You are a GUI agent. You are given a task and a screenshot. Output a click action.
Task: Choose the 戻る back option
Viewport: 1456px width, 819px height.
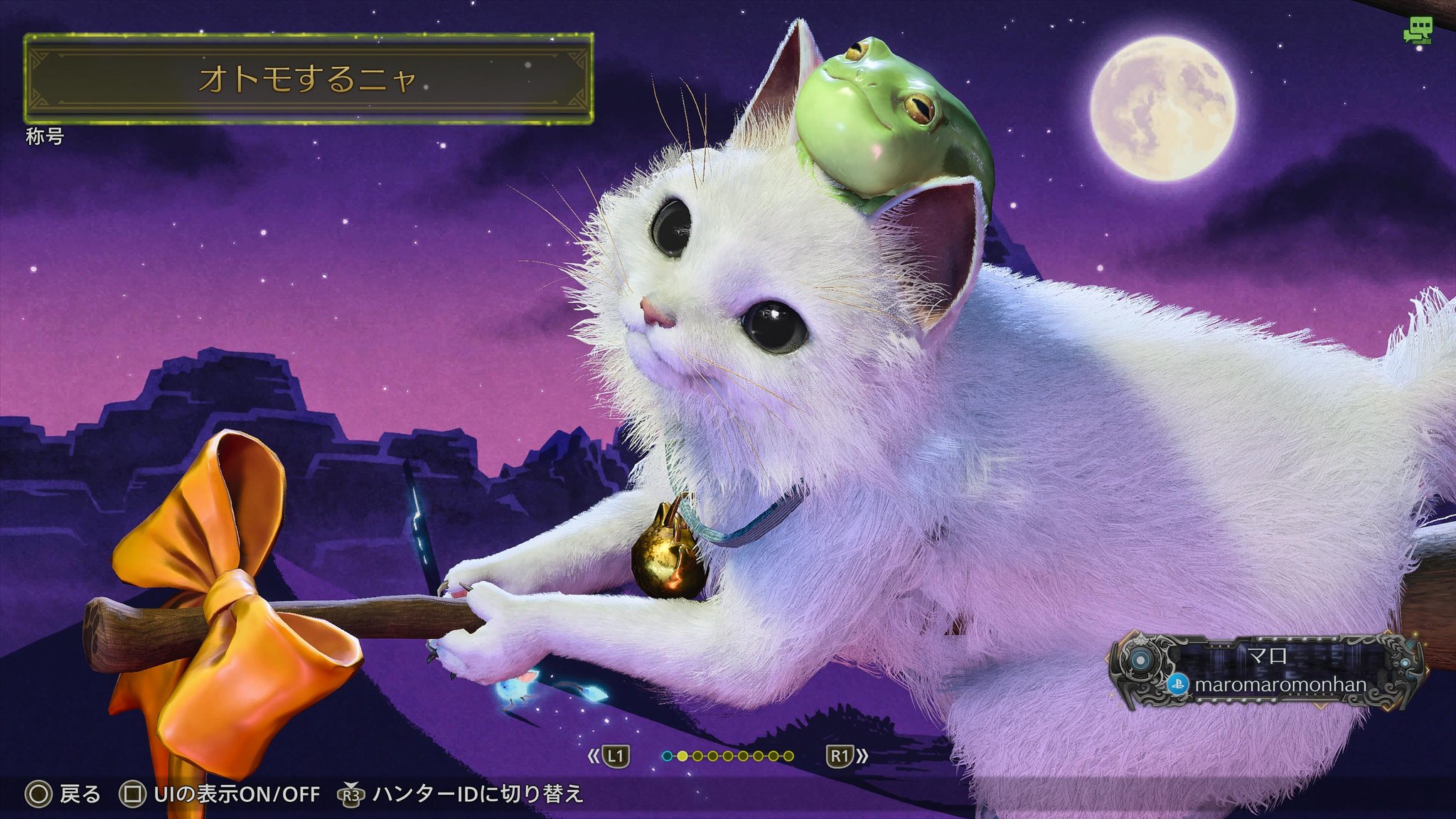point(64,794)
